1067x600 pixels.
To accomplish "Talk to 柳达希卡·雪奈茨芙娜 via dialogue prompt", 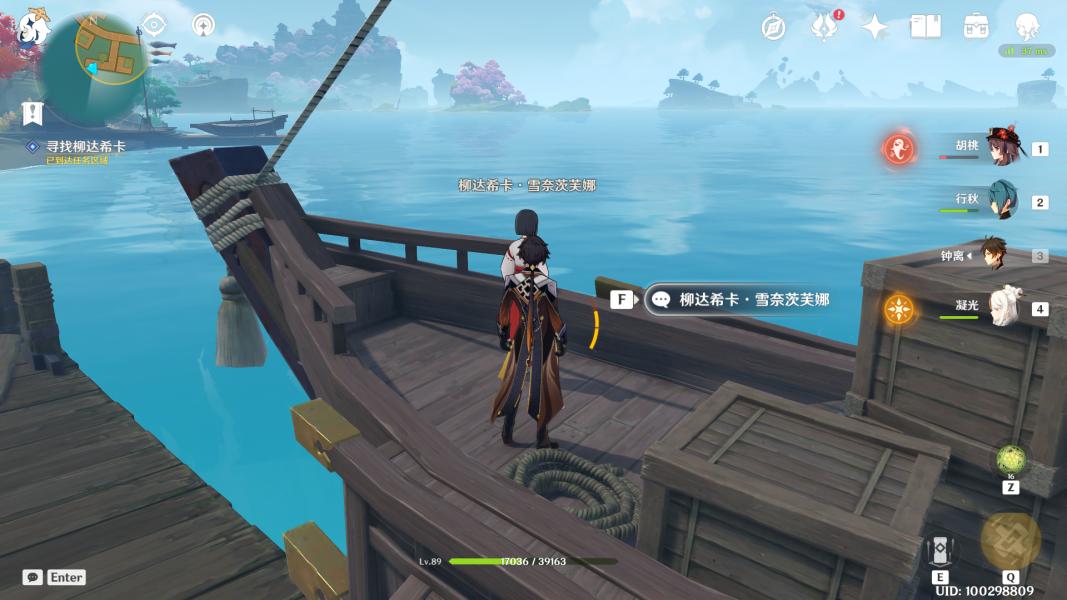I will [742, 299].
